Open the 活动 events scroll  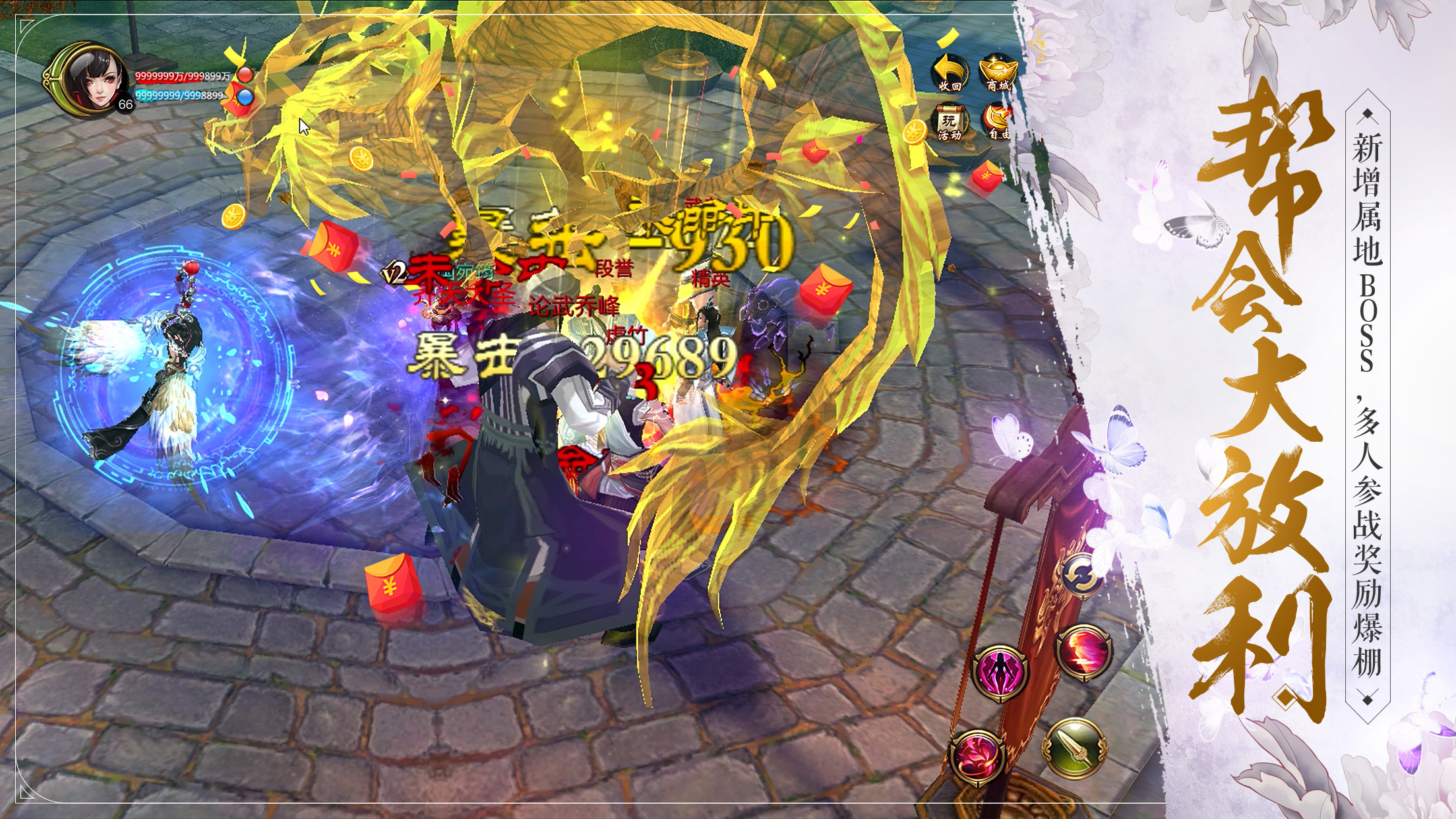point(950,122)
